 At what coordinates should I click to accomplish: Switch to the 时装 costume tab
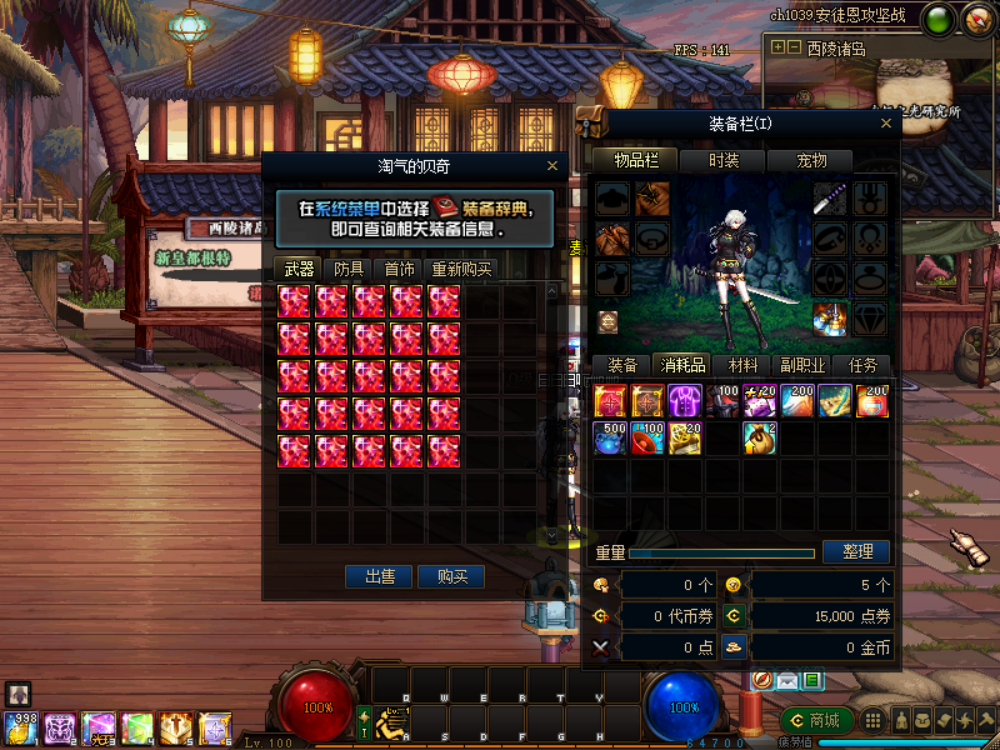tap(723, 161)
